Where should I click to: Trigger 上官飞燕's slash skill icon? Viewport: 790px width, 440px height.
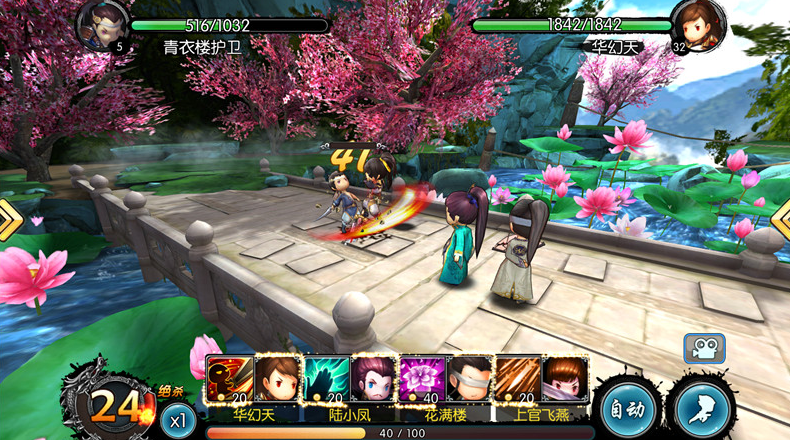click(x=518, y=379)
